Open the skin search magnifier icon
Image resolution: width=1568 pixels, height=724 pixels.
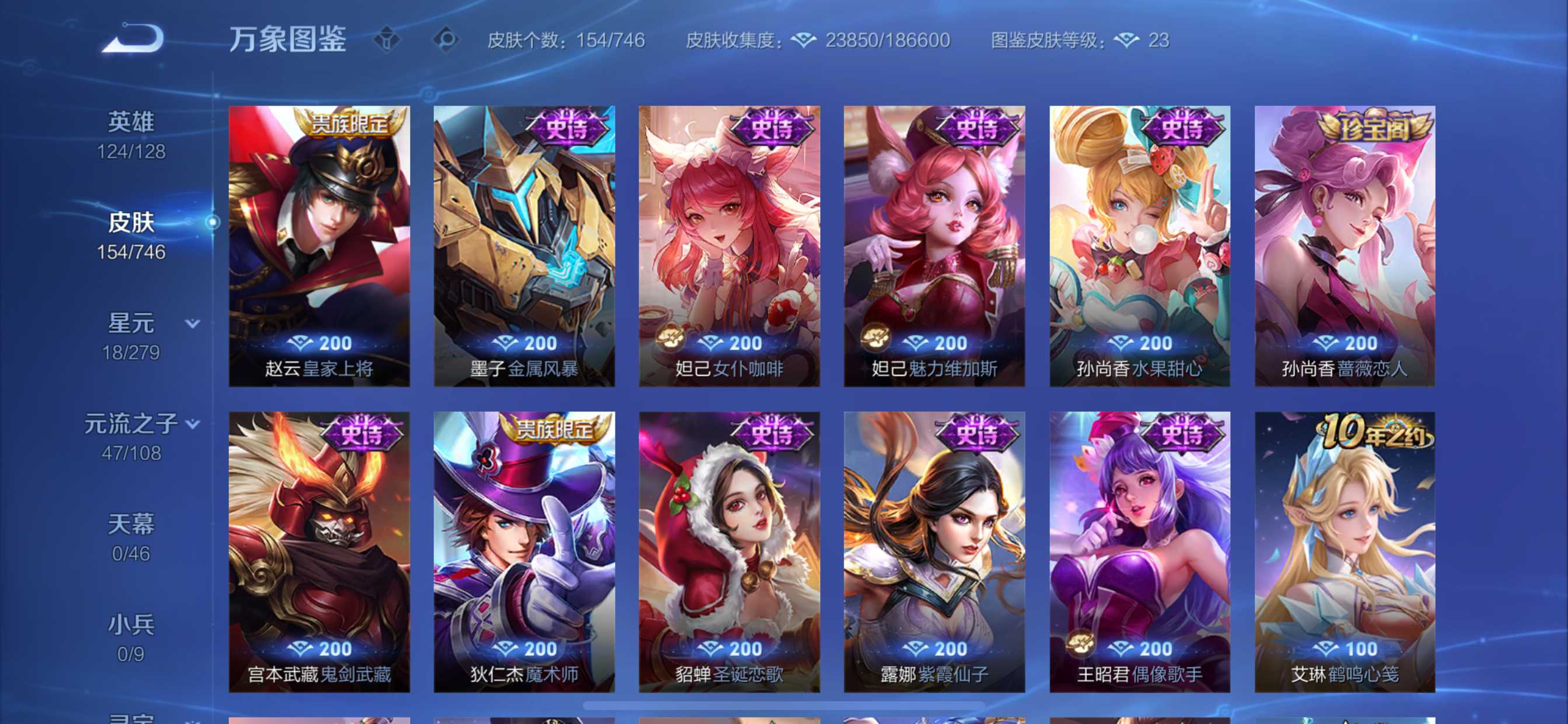click(446, 38)
